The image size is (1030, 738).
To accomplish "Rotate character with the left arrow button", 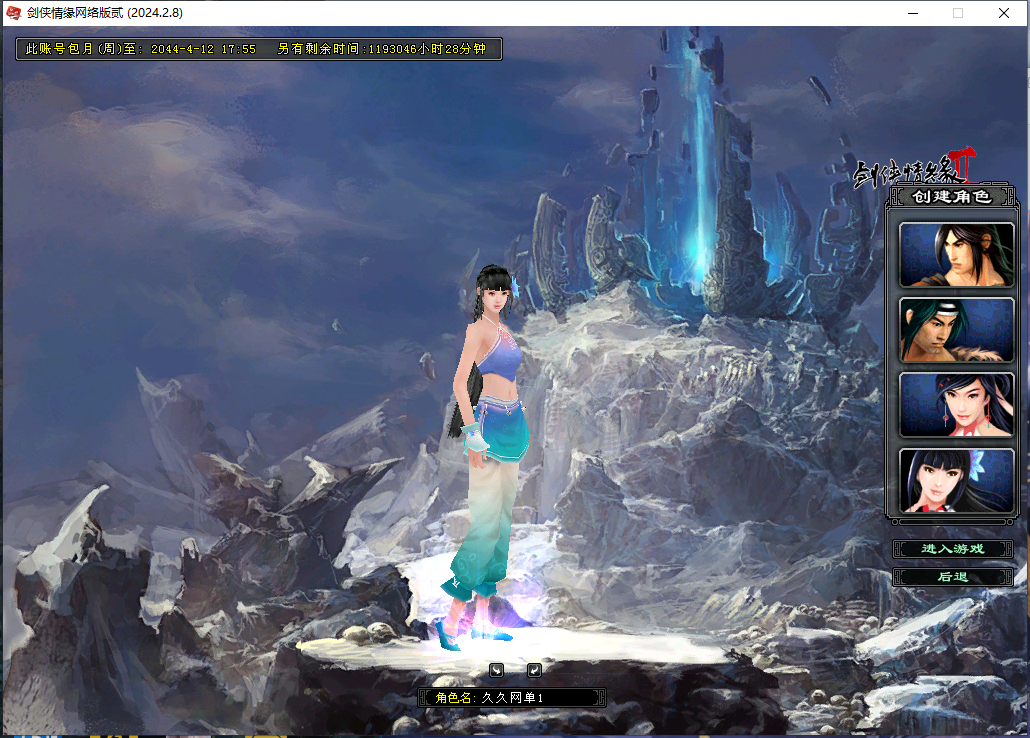I will coord(496,669).
